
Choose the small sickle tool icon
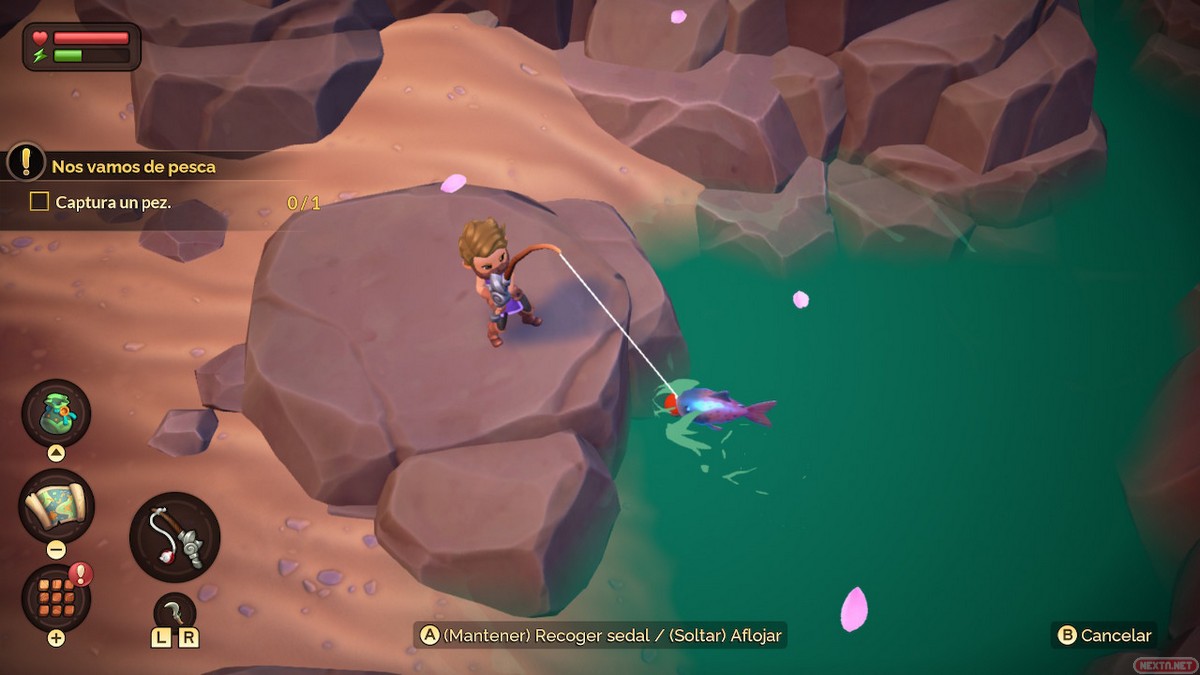click(175, 611)
